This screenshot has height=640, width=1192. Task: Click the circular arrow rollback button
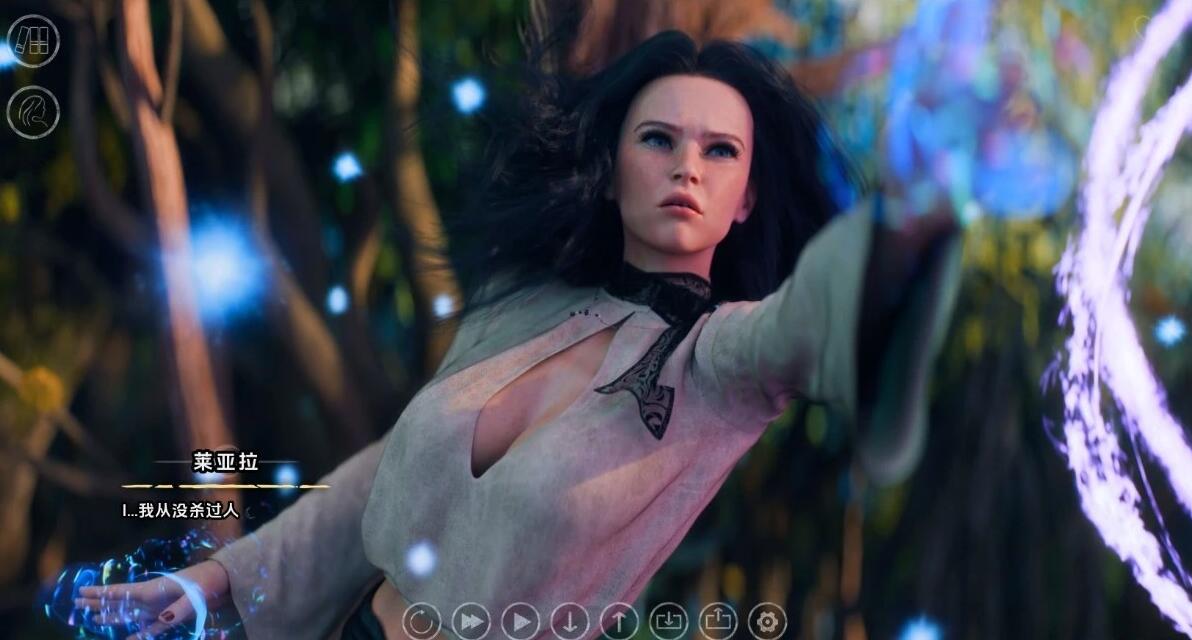421,621
